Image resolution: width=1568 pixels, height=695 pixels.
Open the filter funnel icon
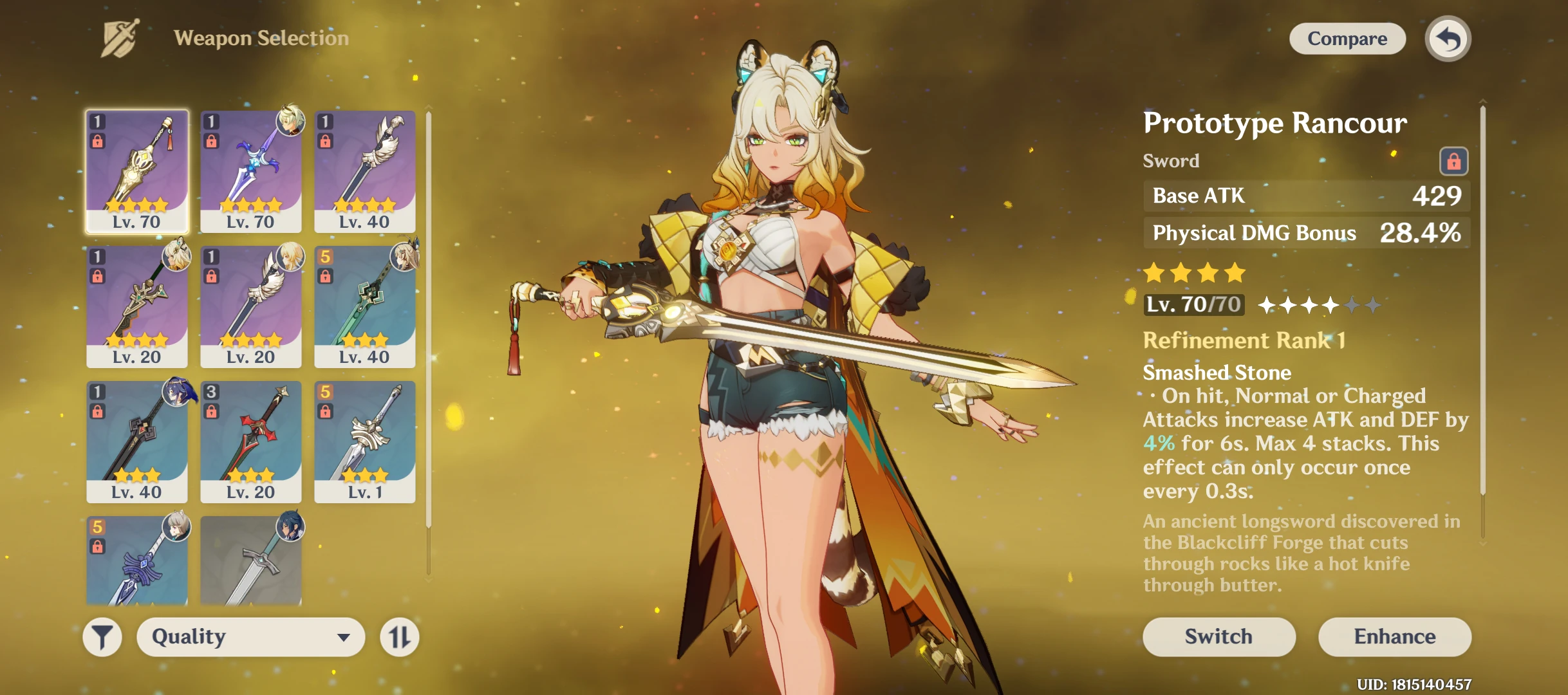tap(103, 636)
